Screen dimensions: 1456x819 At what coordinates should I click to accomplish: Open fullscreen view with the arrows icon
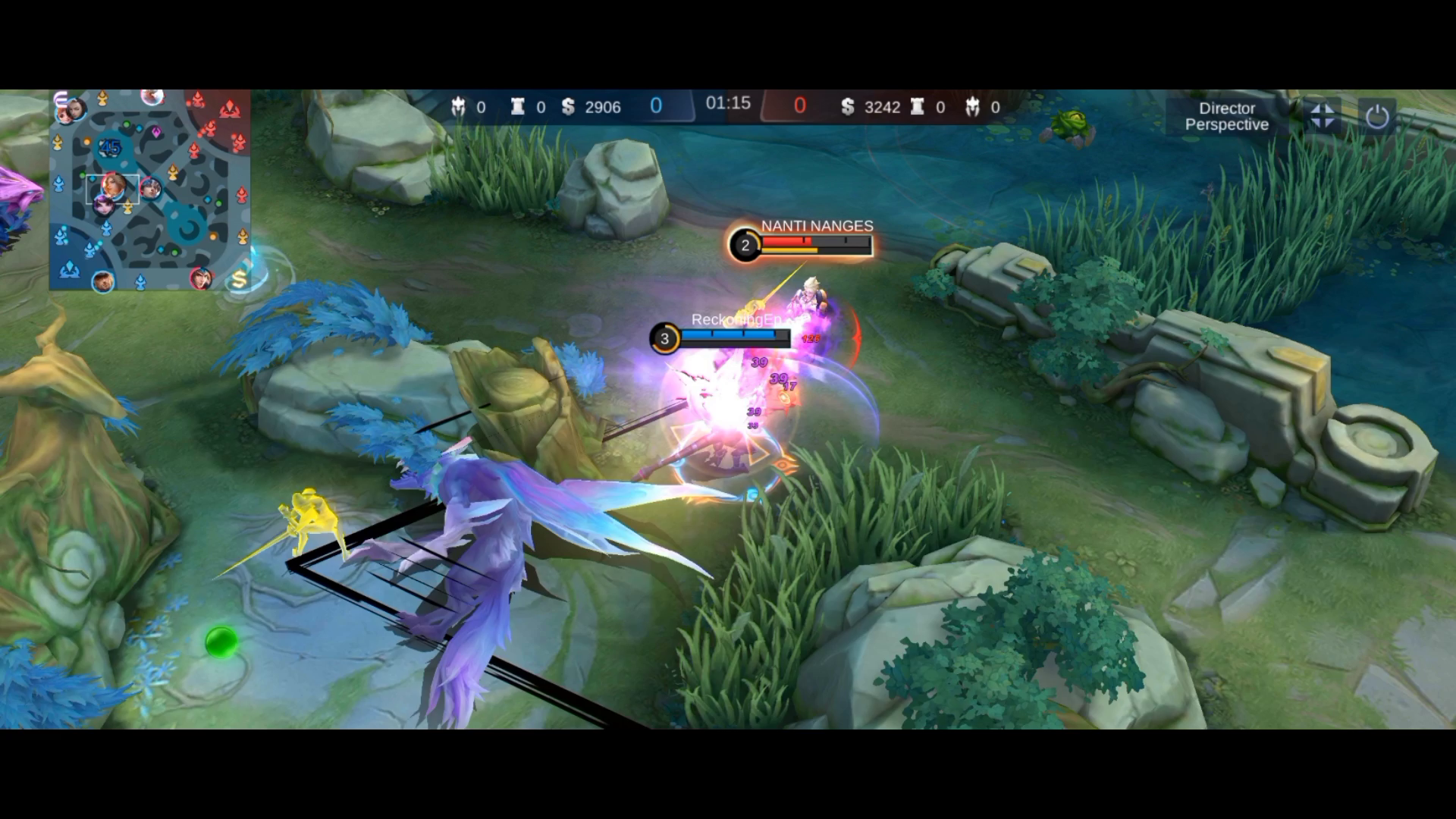click(x=1323, y=116)
